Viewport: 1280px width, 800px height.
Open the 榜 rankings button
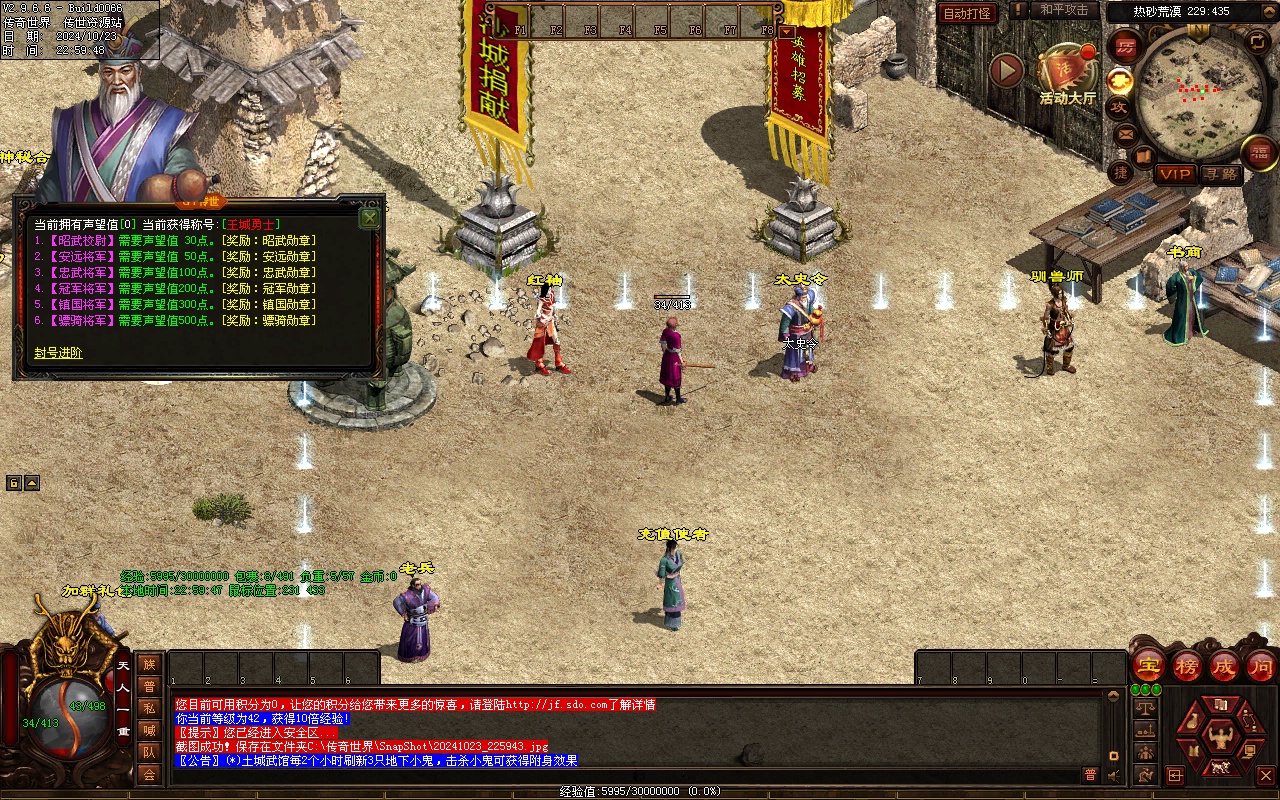coord(1187,665)
